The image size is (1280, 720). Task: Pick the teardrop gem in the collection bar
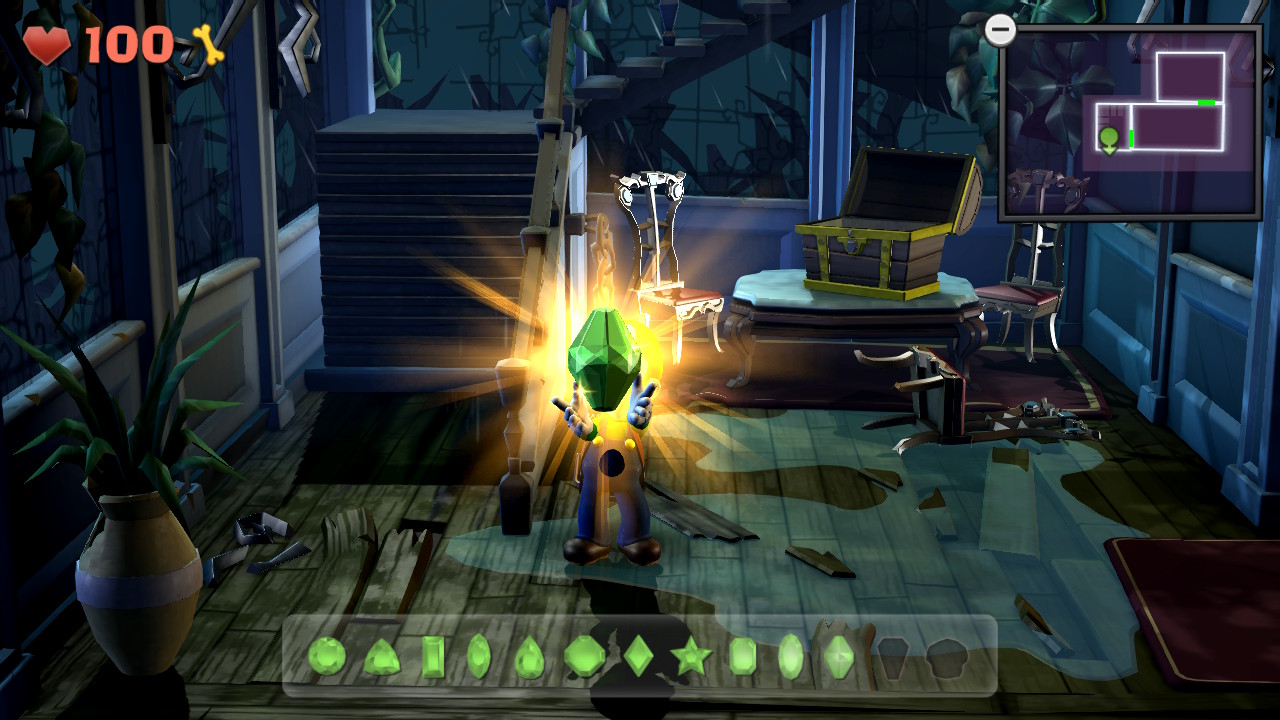click(529, 656)
